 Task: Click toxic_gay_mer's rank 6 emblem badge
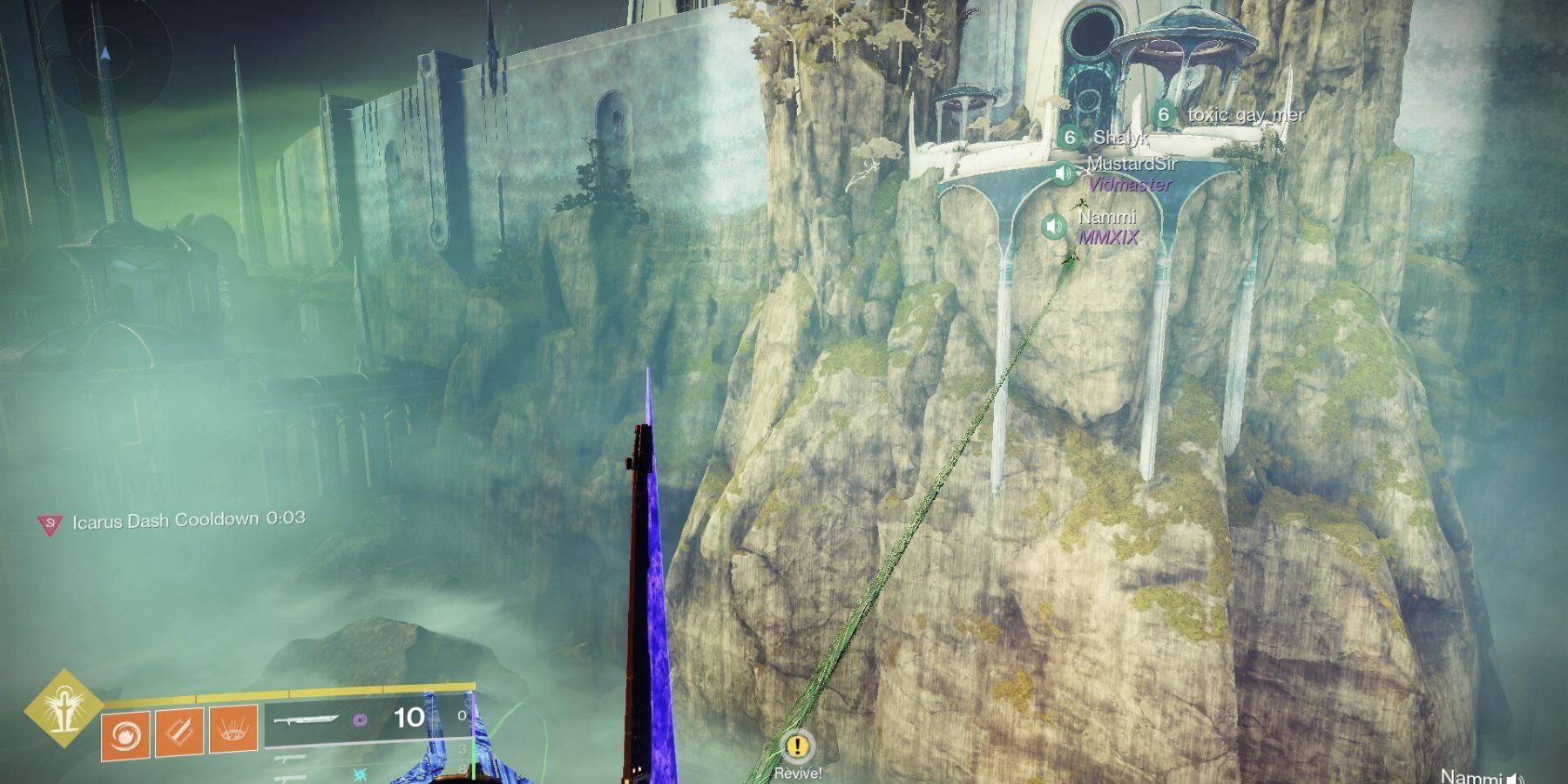point(1162,113)
